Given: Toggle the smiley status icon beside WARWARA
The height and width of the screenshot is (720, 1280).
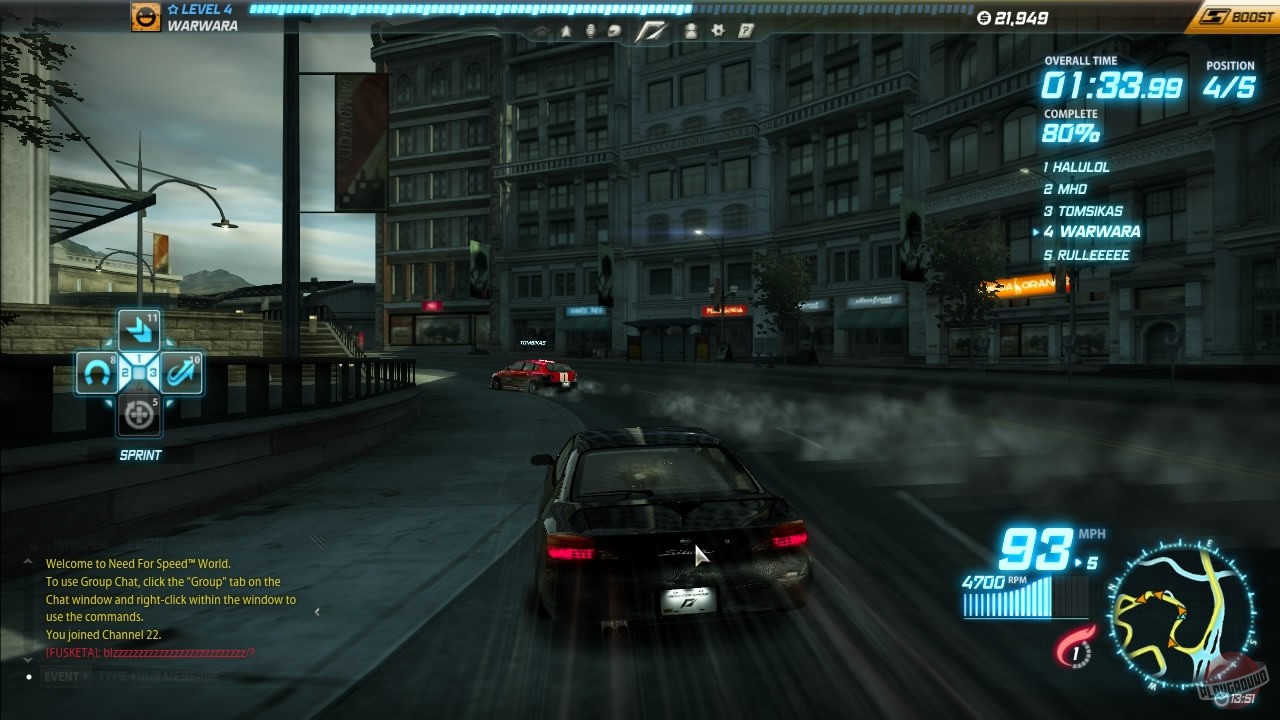Looking at the screenshot, I should tap(144, 17).
